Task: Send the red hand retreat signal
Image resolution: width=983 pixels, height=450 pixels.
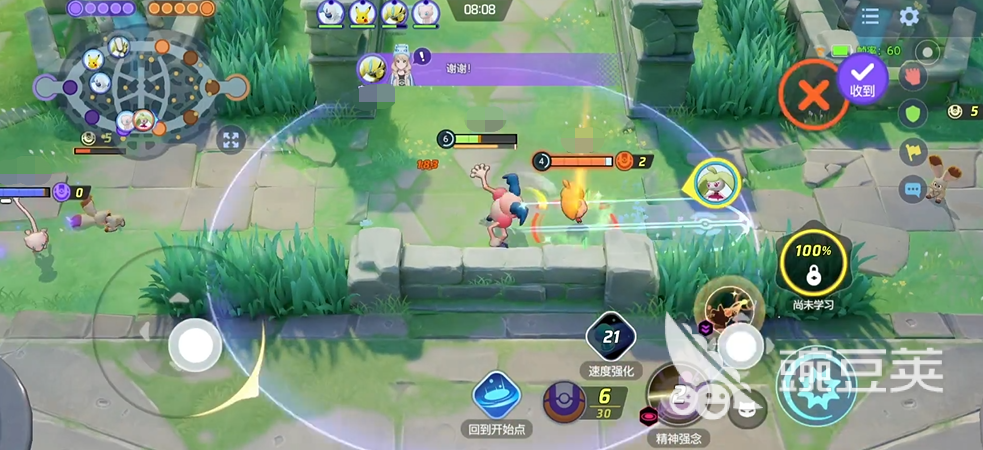Action: [911, 76]
